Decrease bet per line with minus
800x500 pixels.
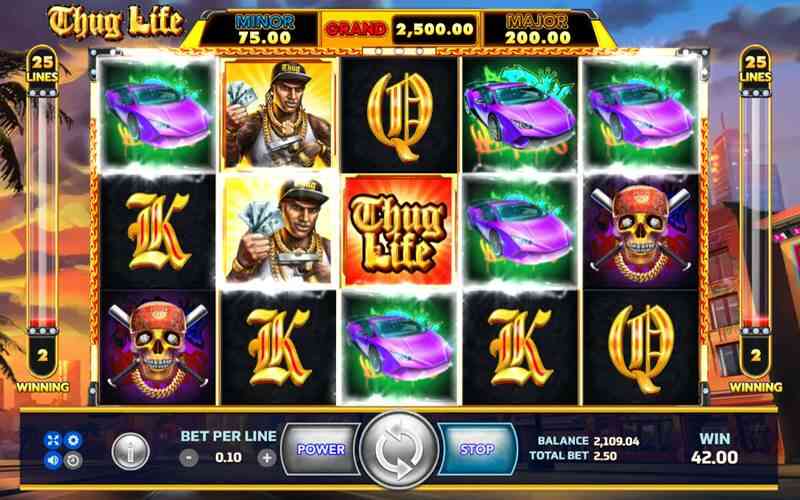click(x=190, y=458)
